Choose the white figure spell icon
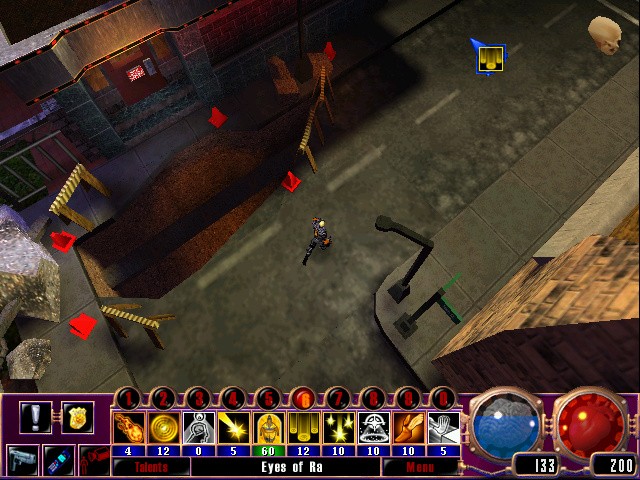Viewport: 640px width, 480px height. pos(198,426)
